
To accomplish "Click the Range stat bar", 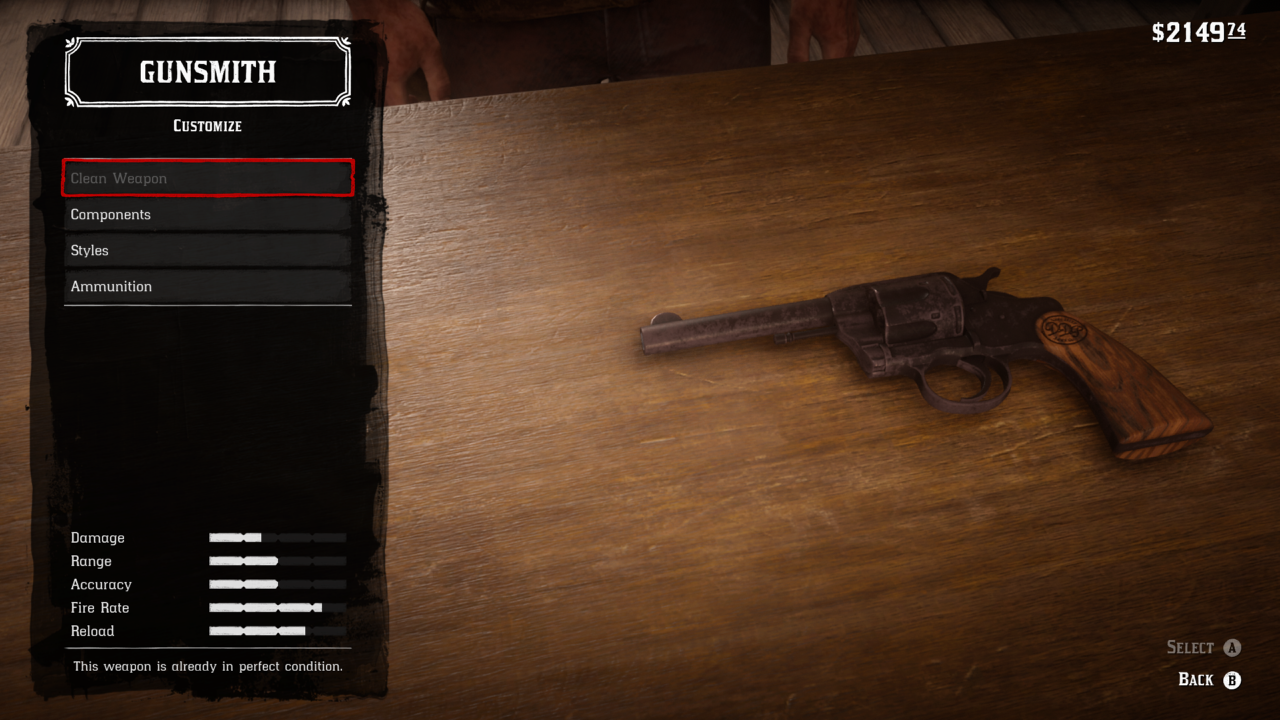I will (277, 561).
